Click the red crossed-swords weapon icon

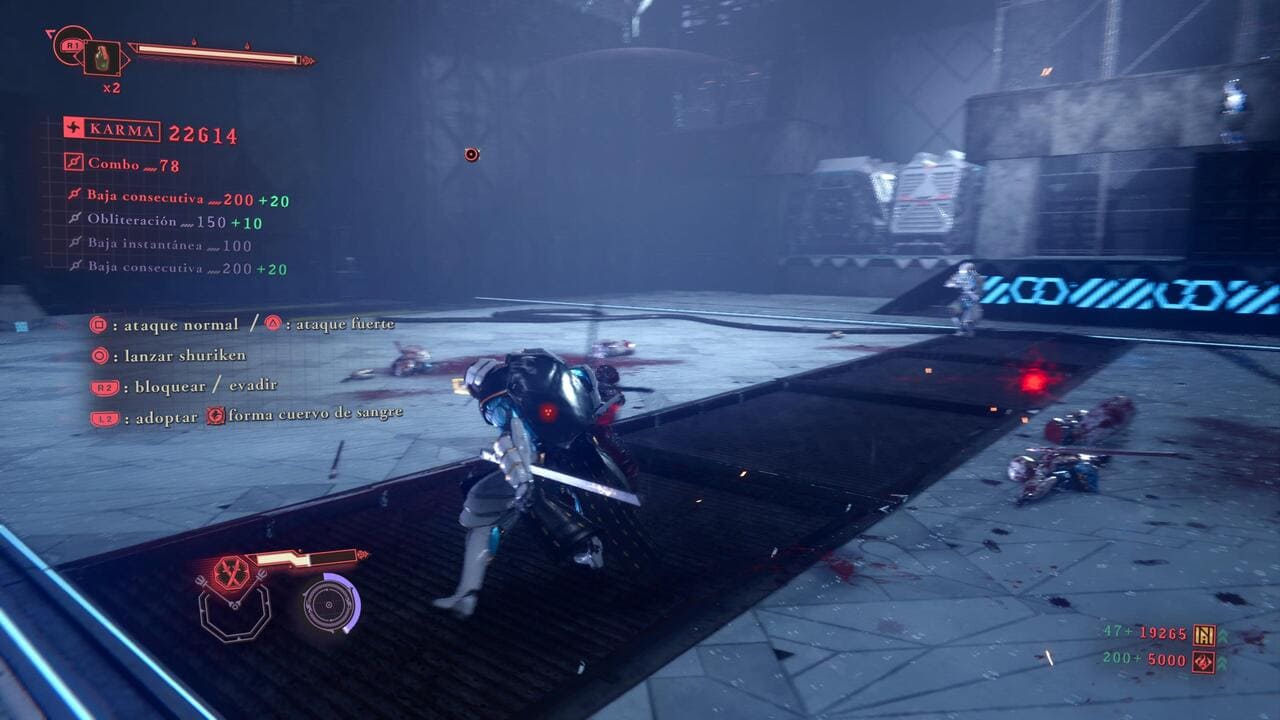(230, 573)
